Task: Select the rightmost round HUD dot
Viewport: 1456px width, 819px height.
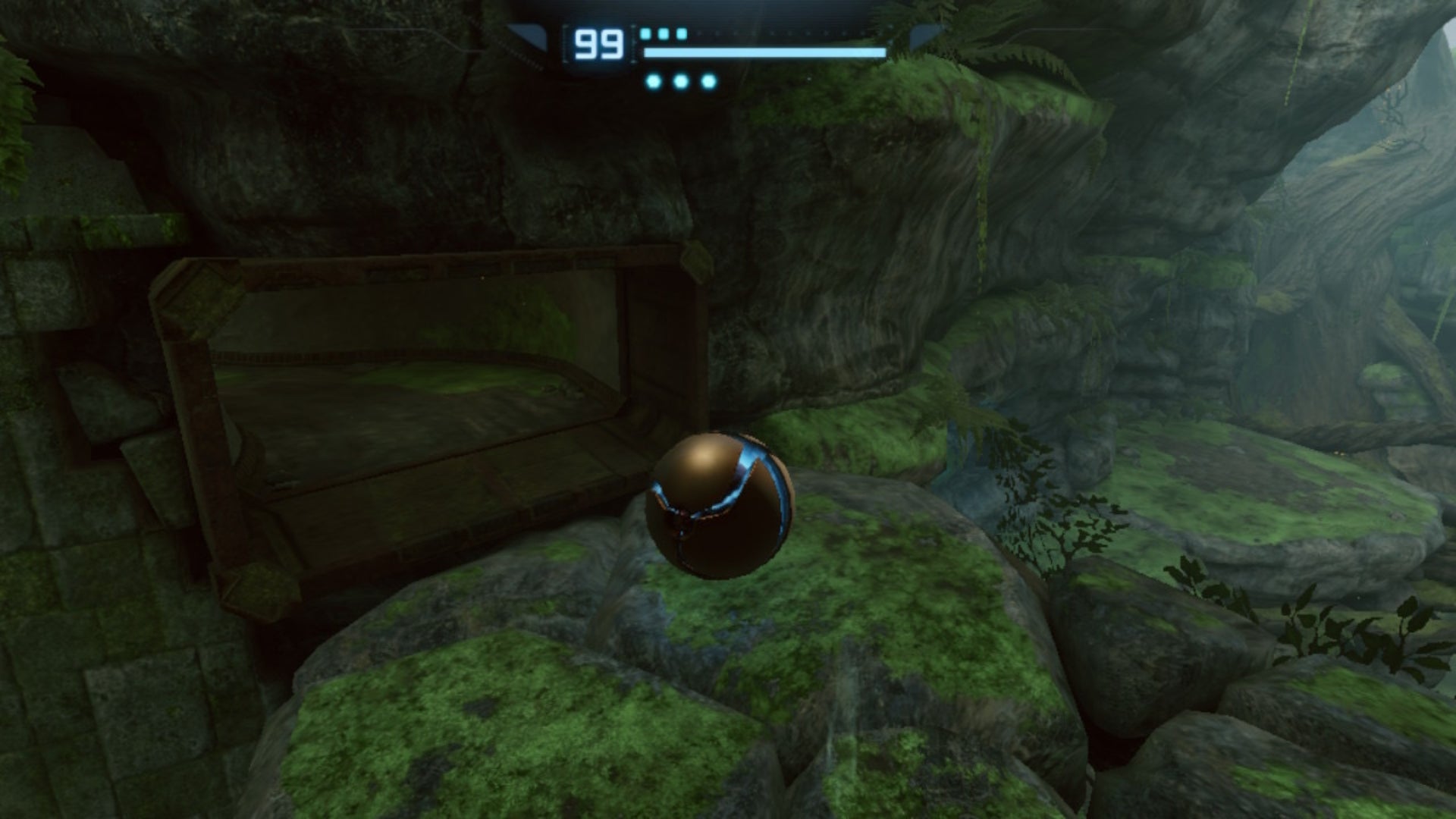Action: pos(708,81)
